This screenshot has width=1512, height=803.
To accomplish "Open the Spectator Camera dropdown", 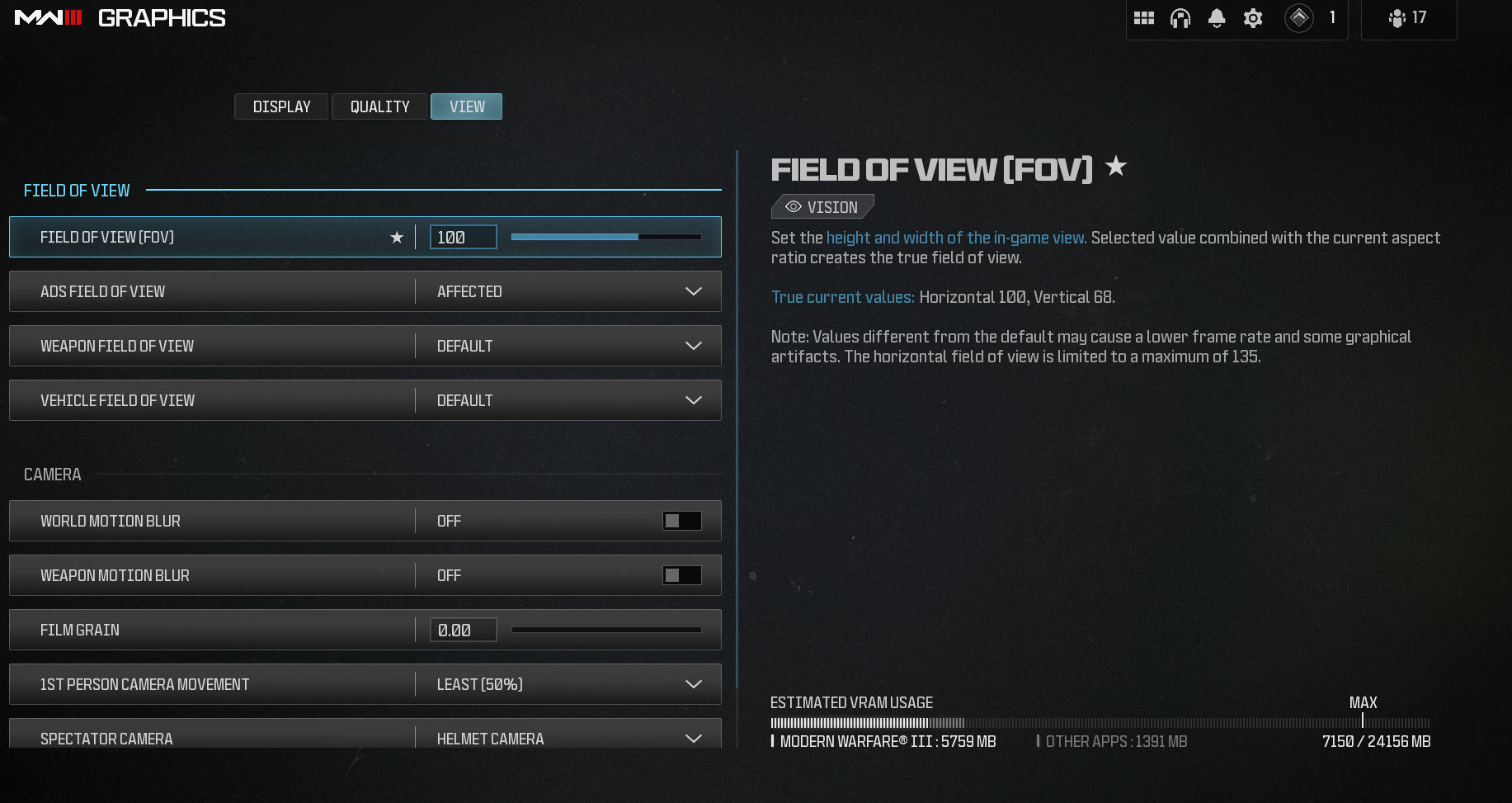I will pyautogui.click(x=693, y=737).
